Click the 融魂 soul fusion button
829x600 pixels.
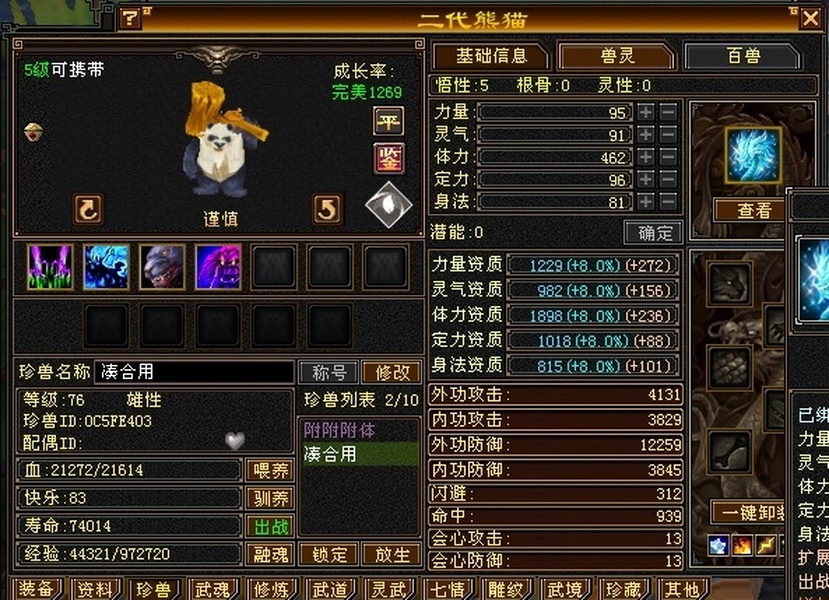(269, 554)
